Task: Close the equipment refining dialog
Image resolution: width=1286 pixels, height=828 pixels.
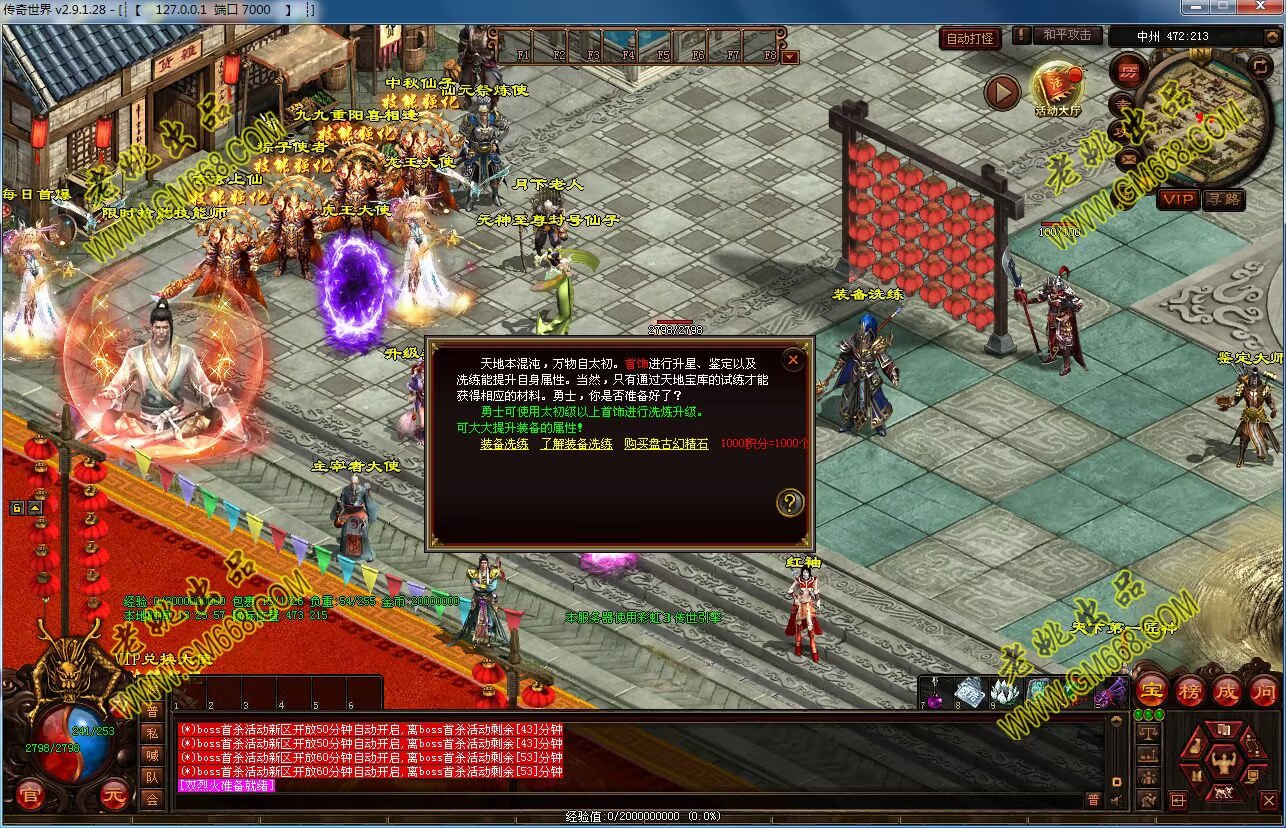Action: [793, 360]
